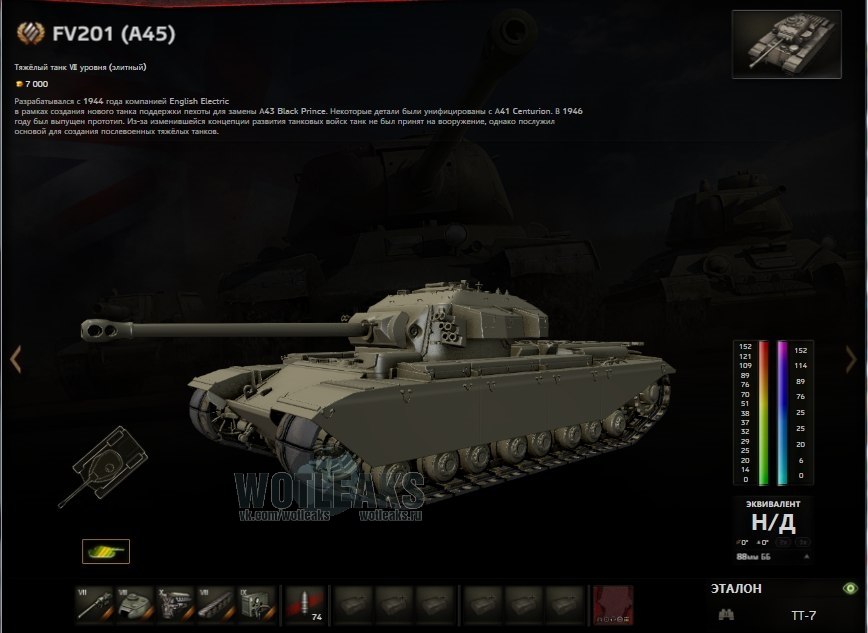
Task: Select the turret module slot
Action: pyautogui.click(x=133, y=604)
